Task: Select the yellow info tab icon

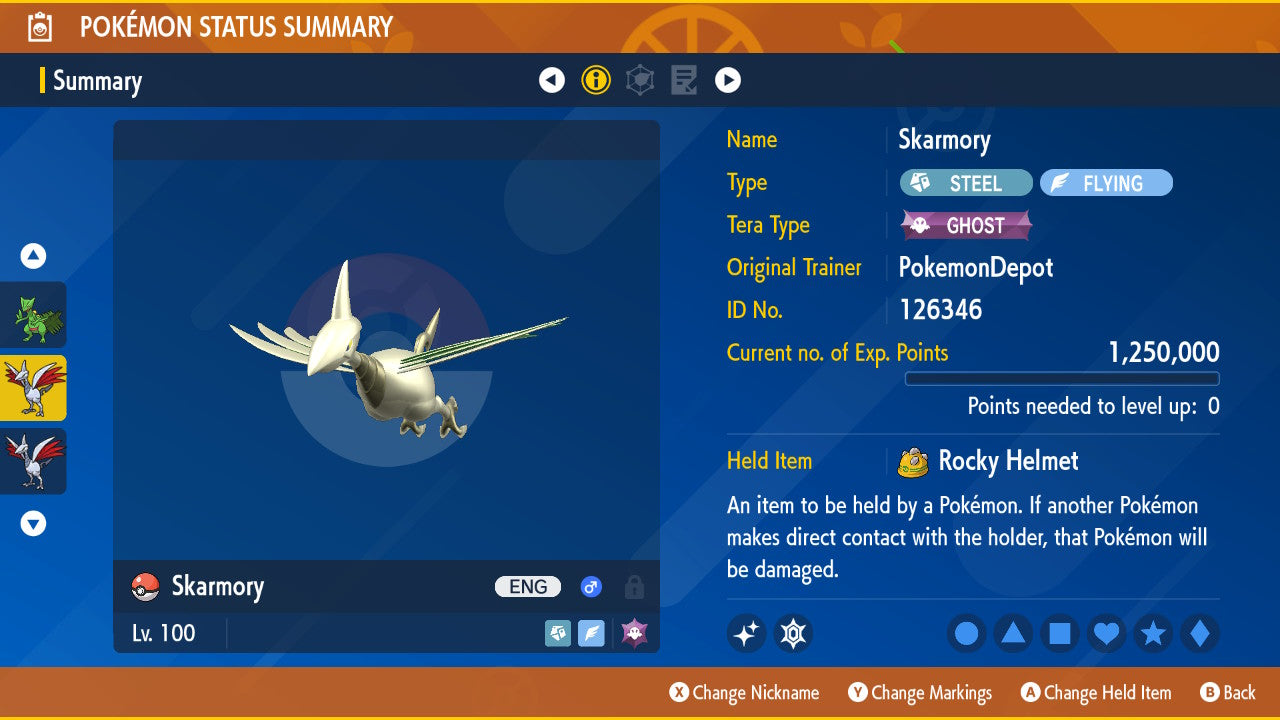Action: click(596, 80)
